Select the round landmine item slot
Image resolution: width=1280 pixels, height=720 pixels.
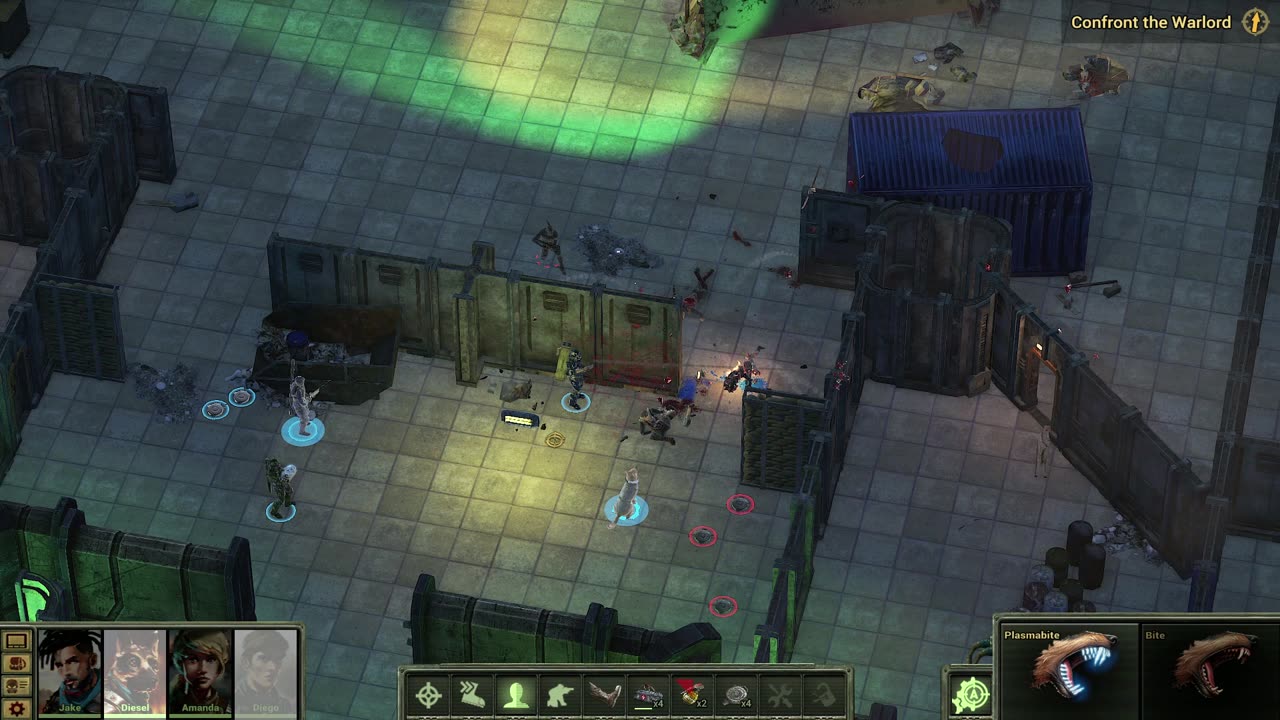point(738,695)
